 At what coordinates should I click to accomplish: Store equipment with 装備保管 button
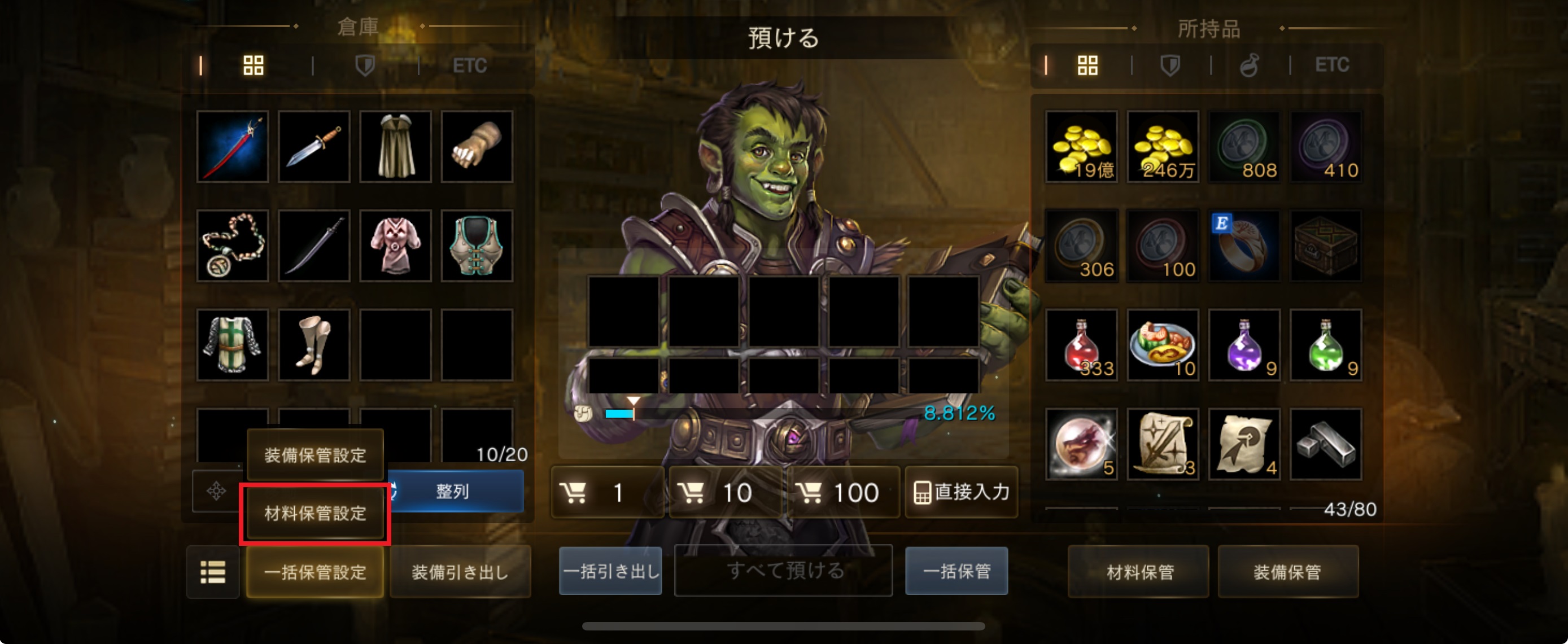pyautogui.click(x=1287, y=572)
